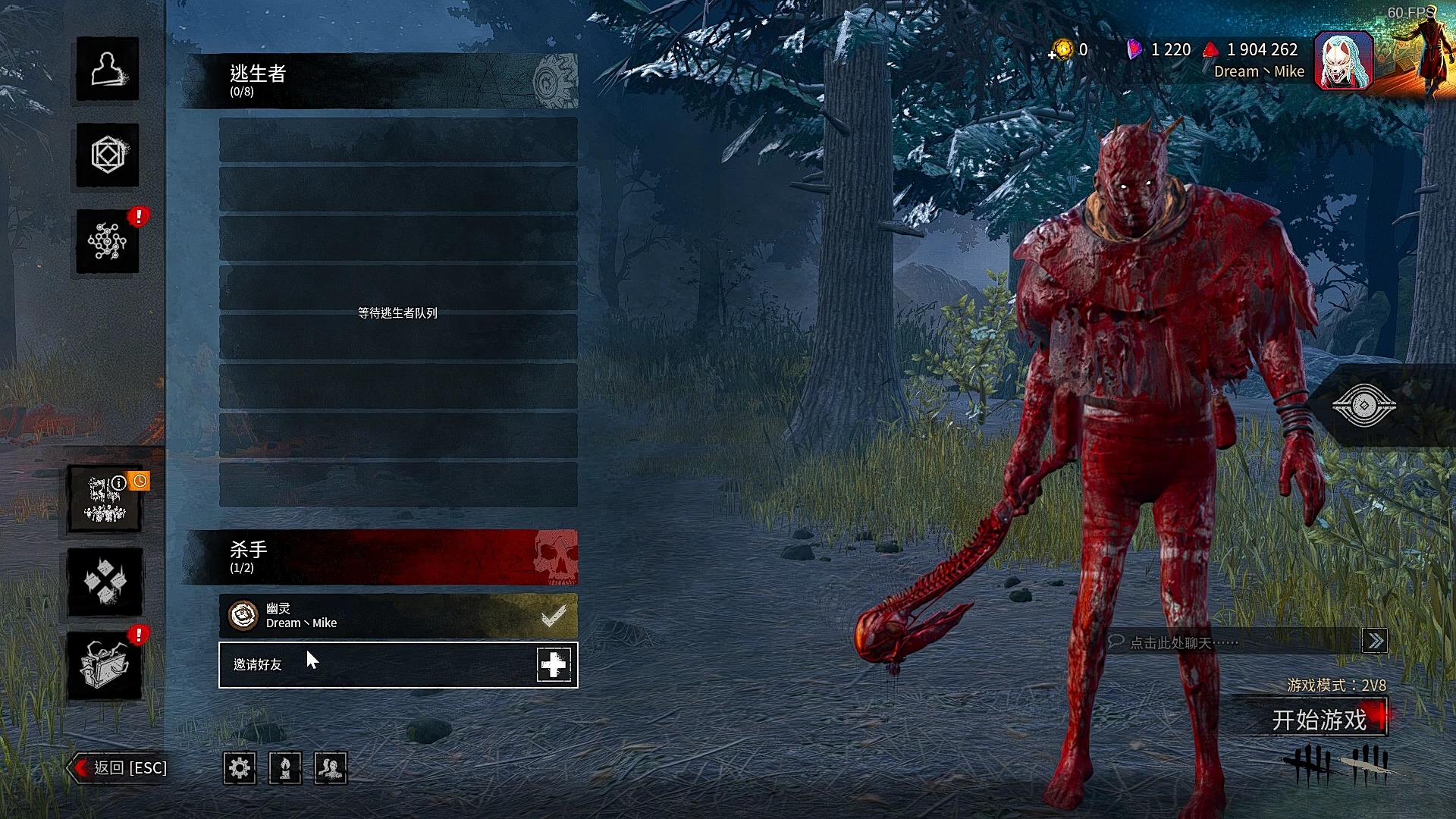1456x819 pixels.
Task: Add auric cells via gold coin
Action: click(x=1062, y=50)
